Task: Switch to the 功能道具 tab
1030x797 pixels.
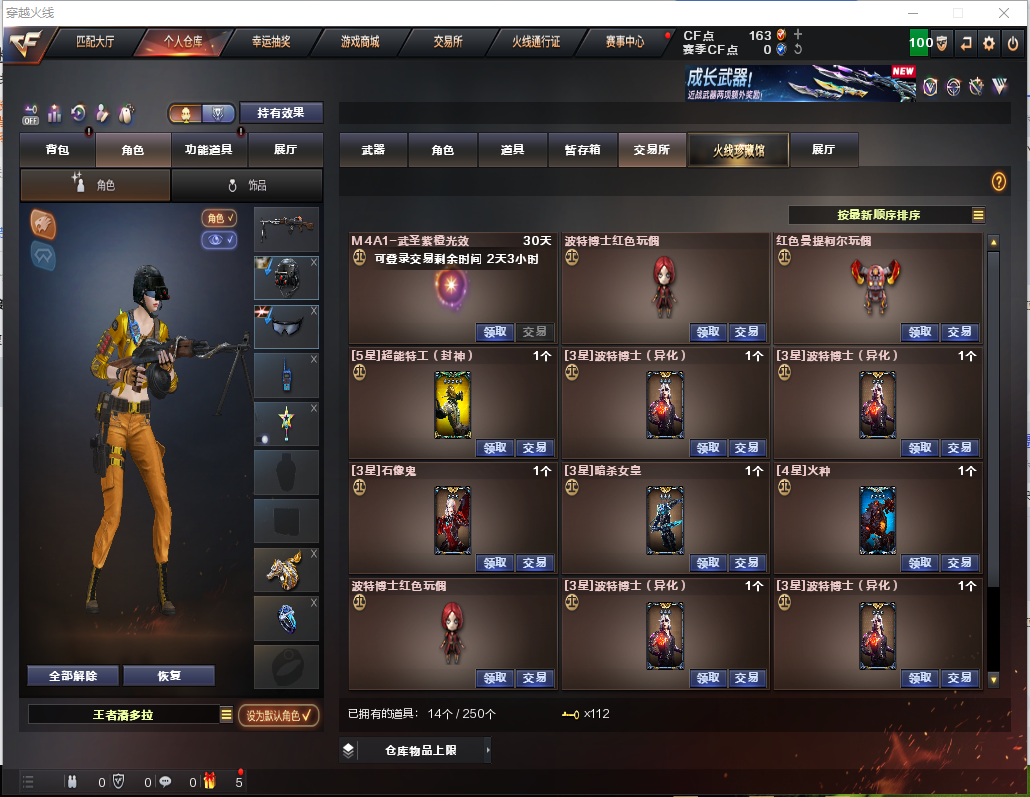Action: pos(209,150)
